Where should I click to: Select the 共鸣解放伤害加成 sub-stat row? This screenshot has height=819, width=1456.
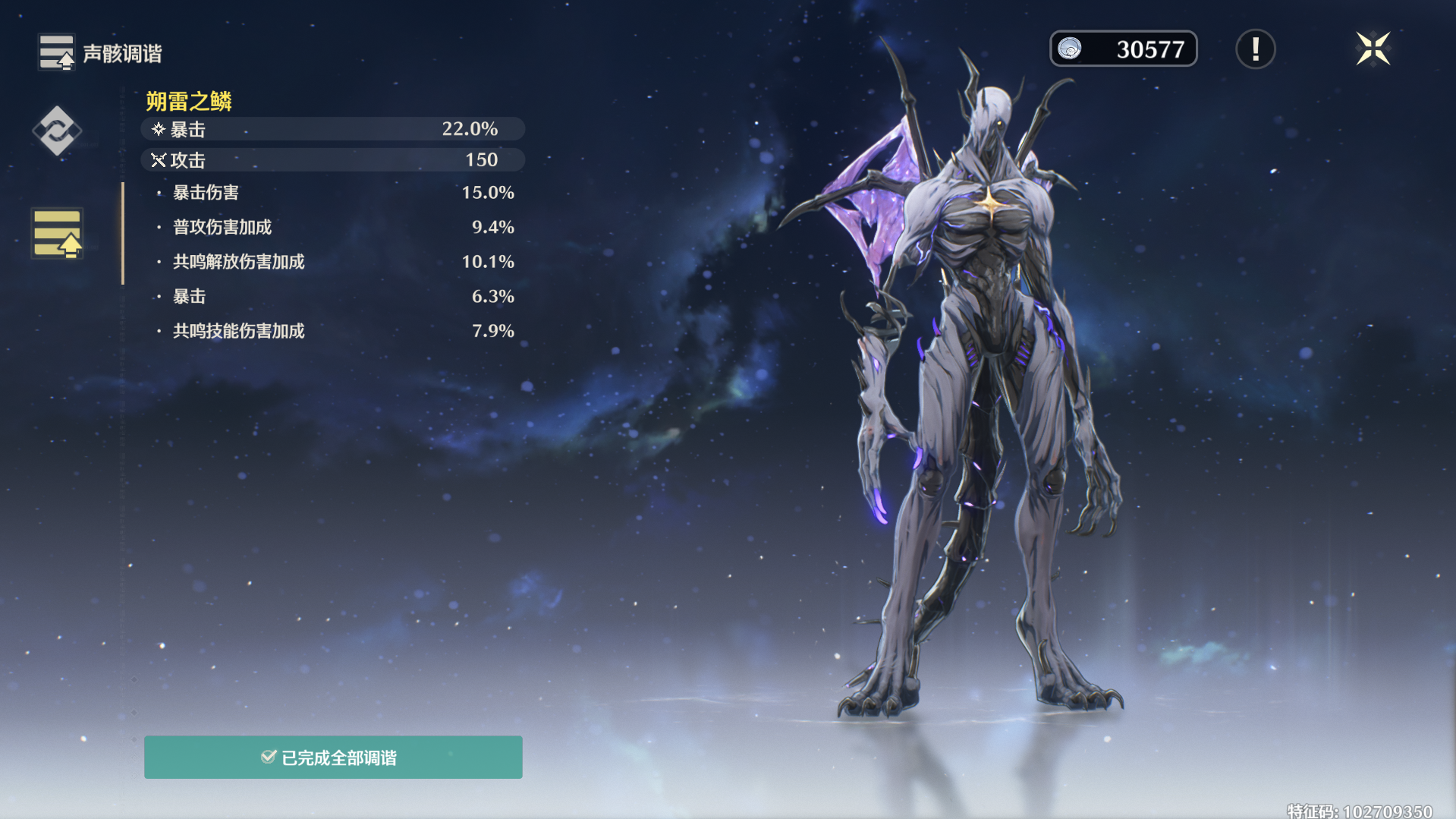[x=334, y=262]
